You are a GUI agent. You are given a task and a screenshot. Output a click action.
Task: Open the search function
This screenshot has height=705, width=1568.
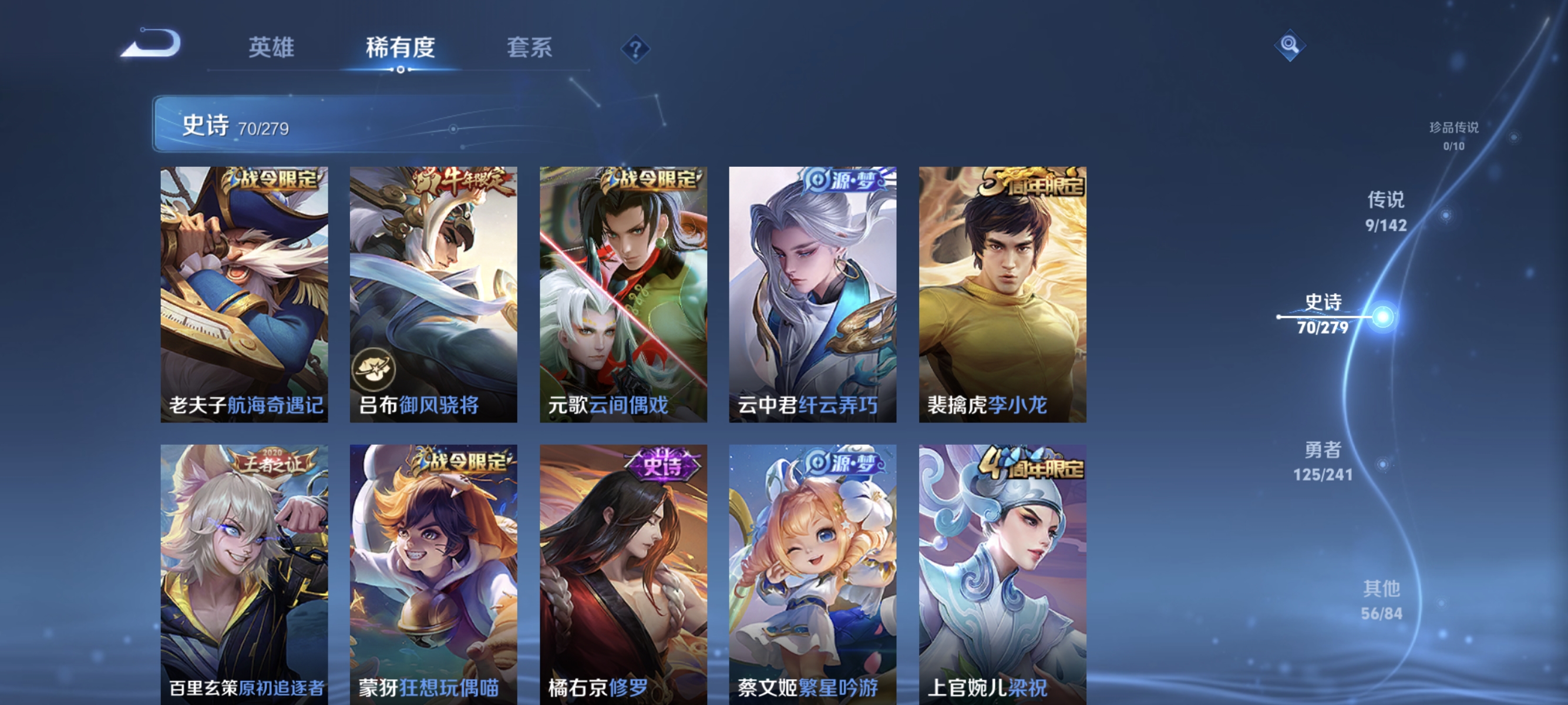pyautogui.click(x=1289, y=46)
